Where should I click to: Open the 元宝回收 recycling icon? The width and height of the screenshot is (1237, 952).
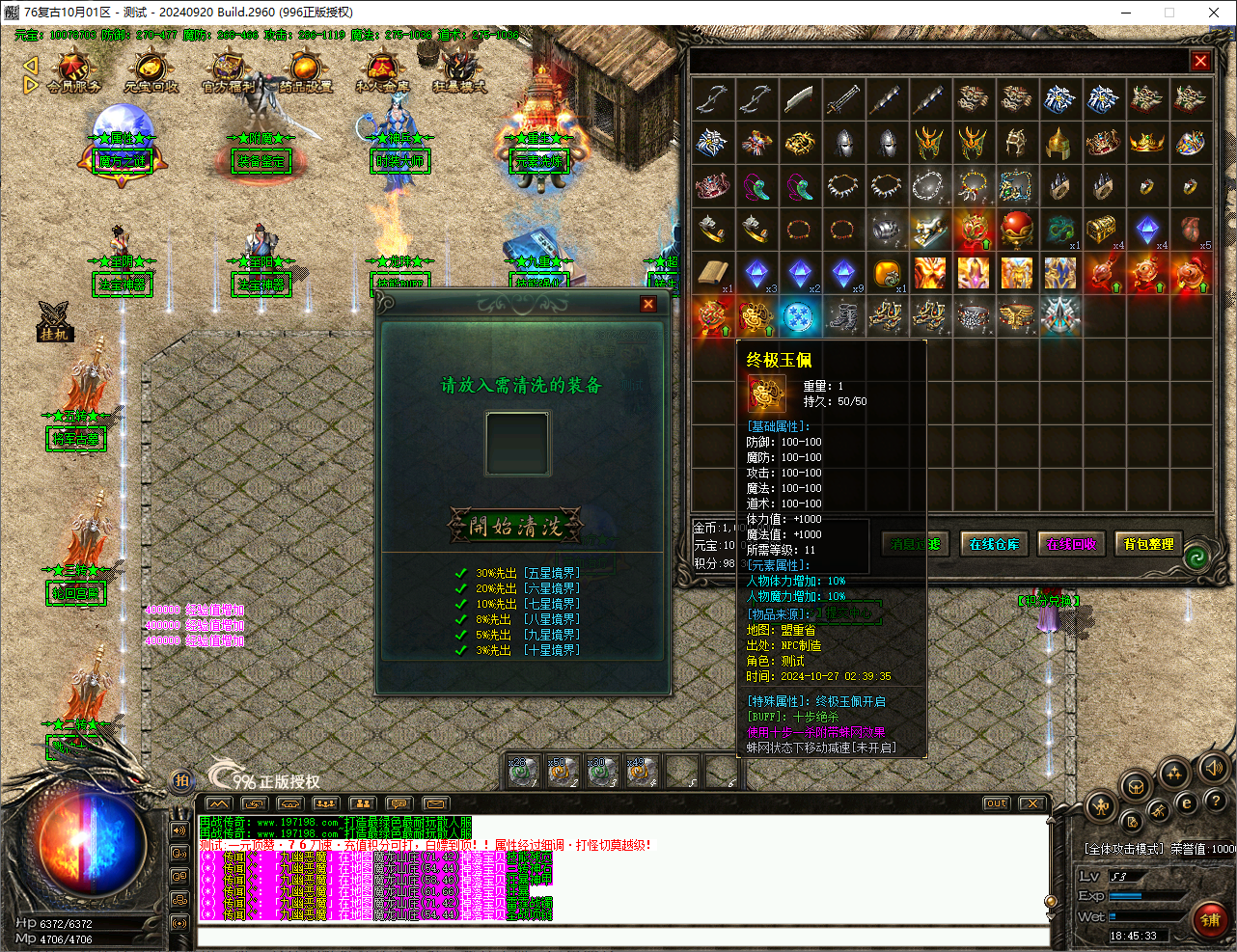point(150,69)
